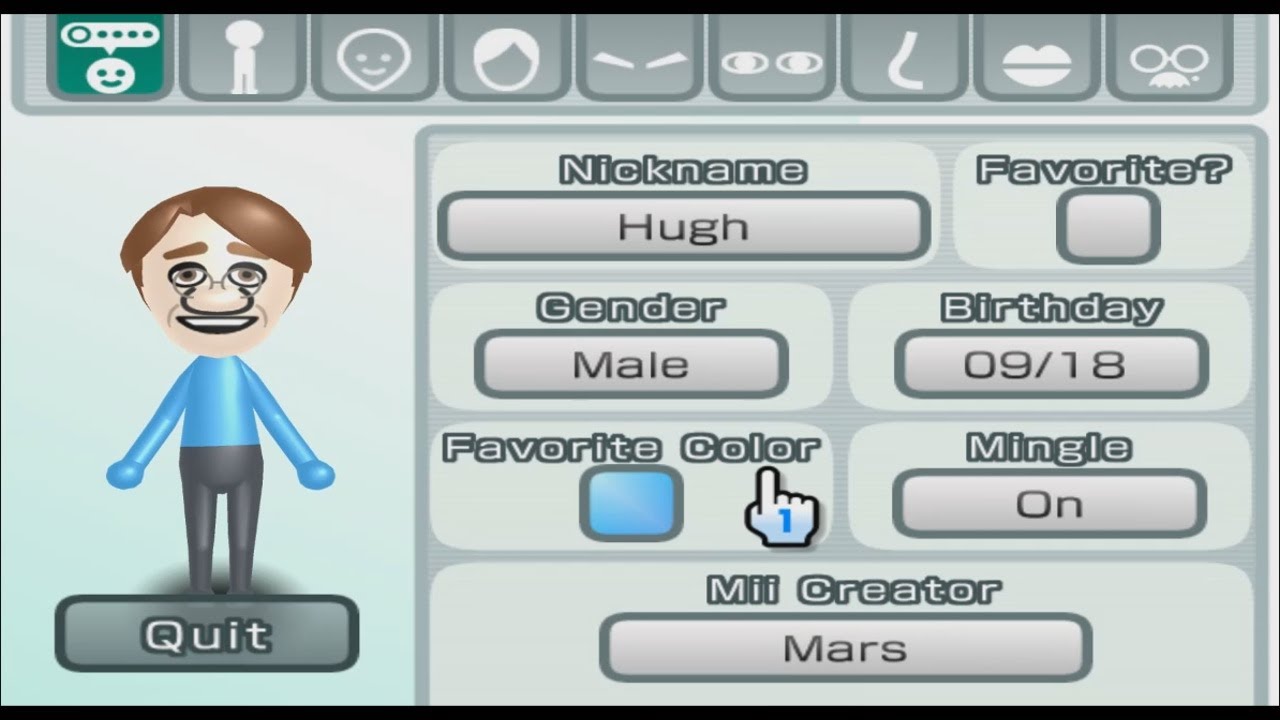This screenshot has width=1280, height=720.
Task: Select the mouth editor icon
Action: pyautogui.click(x=1037, y=55)
